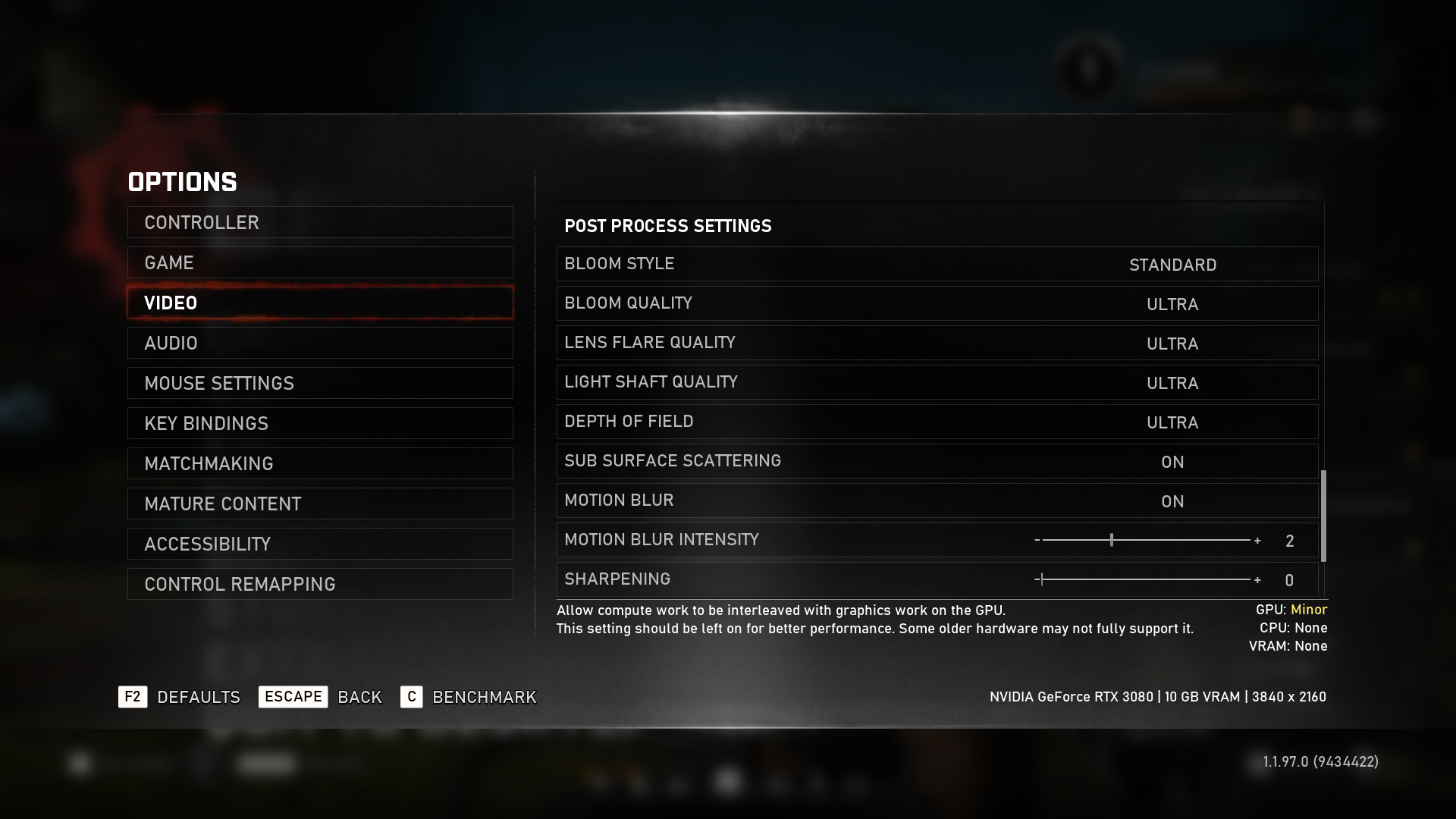Select the Audio options category
Image resolution: width=1456 pixels, height=819 pixels.
pos(319,343)
